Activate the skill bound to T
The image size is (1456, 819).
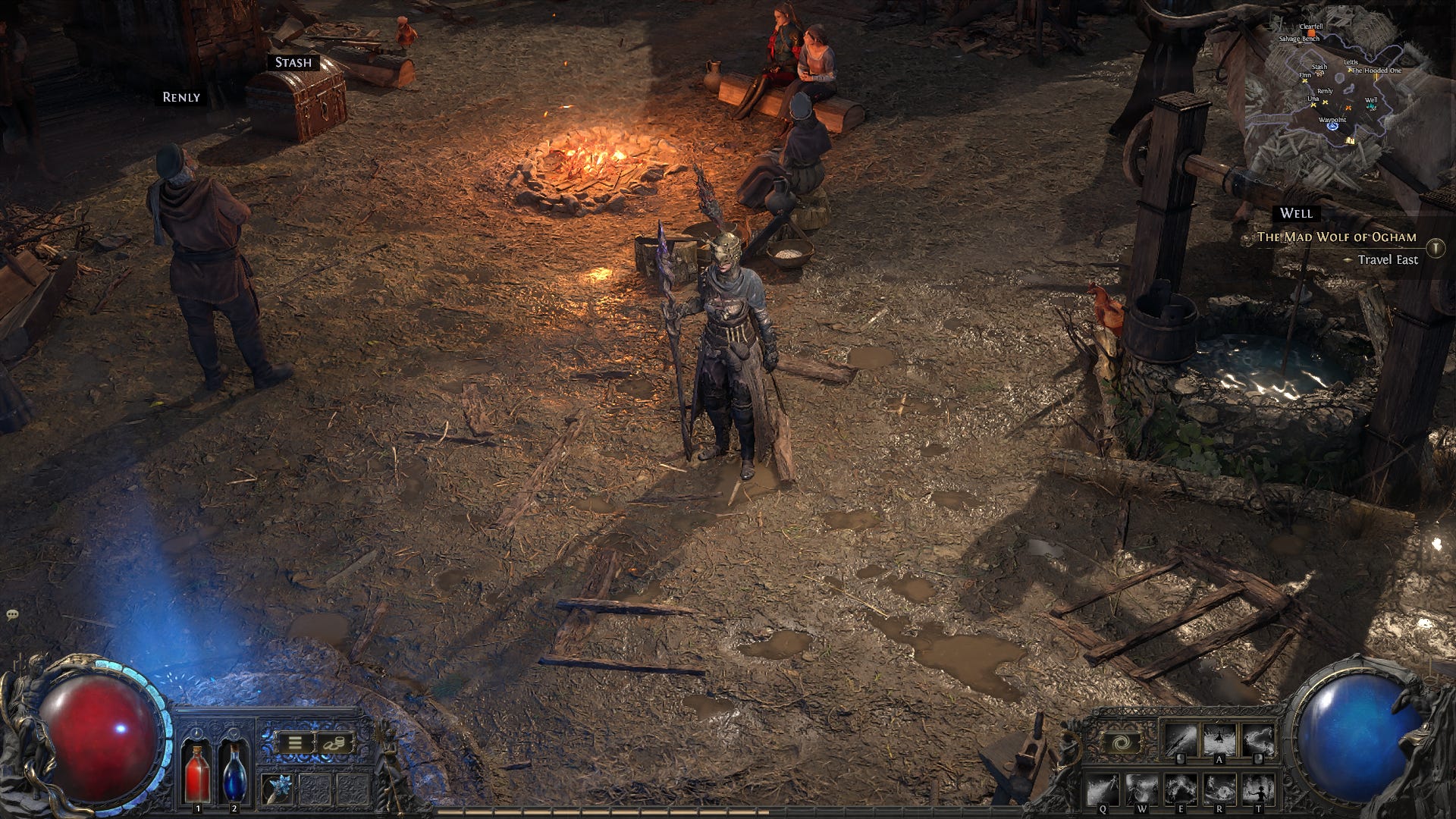1260,790
